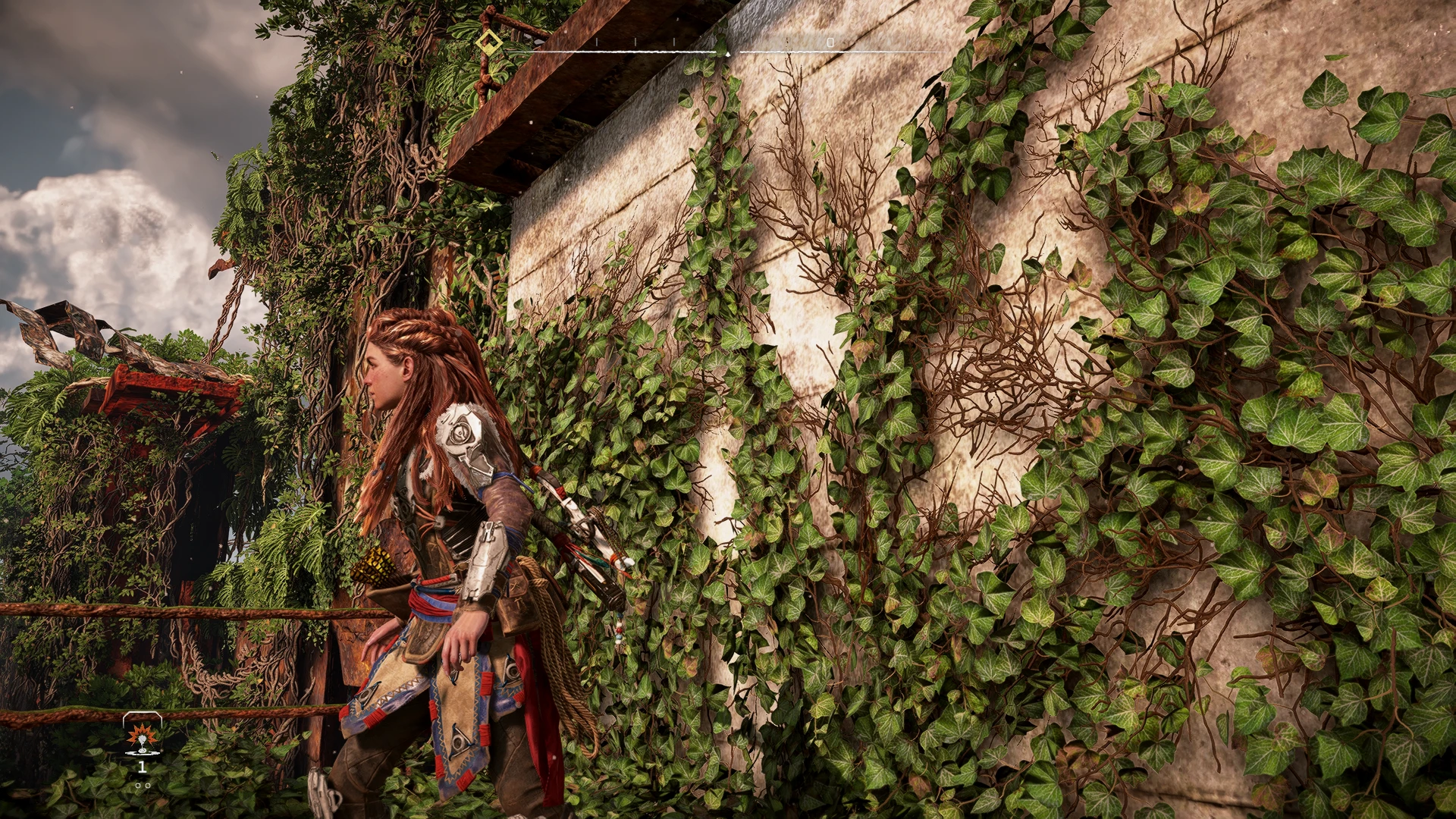Screen dimensions: 1456x819
Task: Click the compass bar heading strip
Action: pyautogui.click(x=728, y=50)
